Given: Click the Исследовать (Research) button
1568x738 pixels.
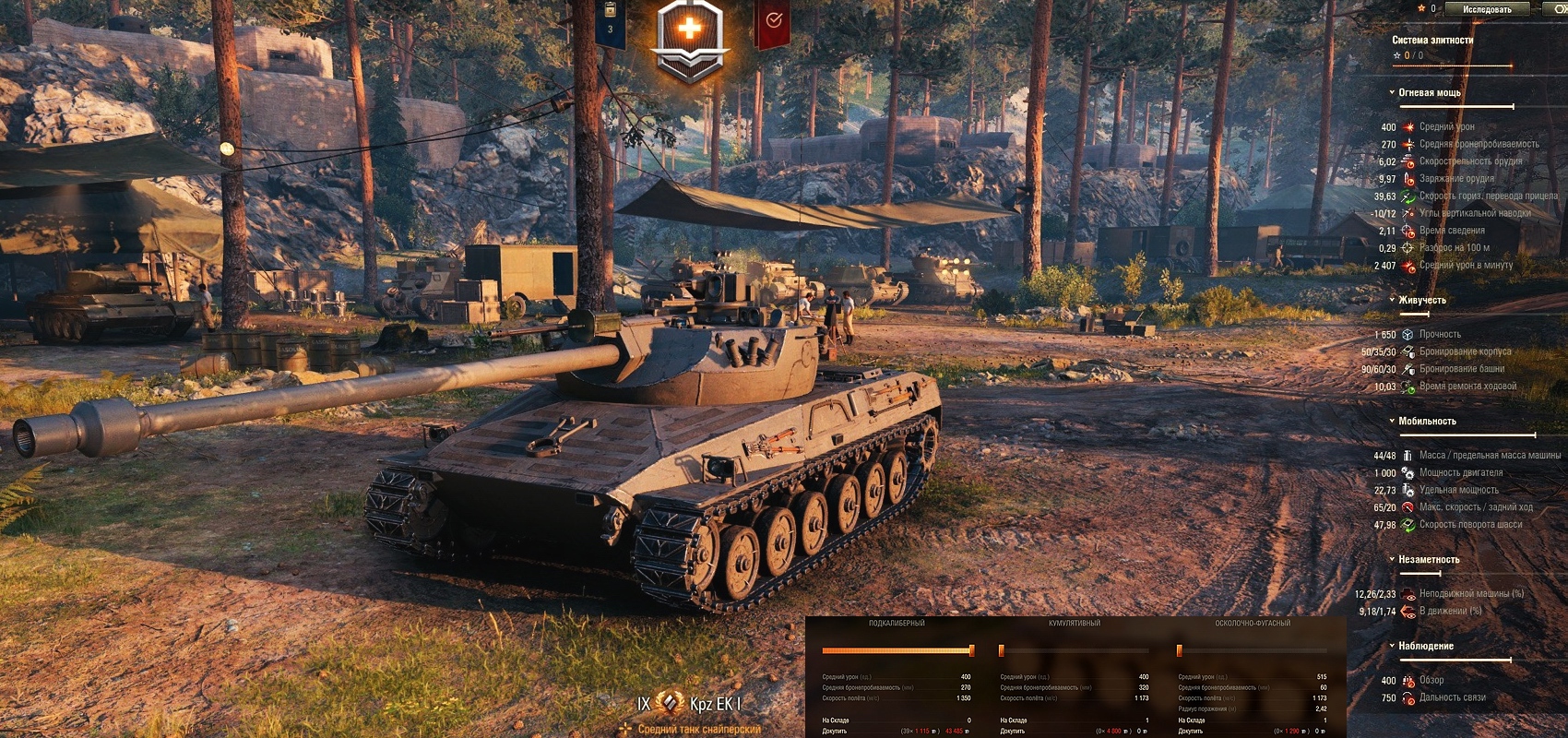Looking at the screenshot, I should click(x=1487, y=9).
